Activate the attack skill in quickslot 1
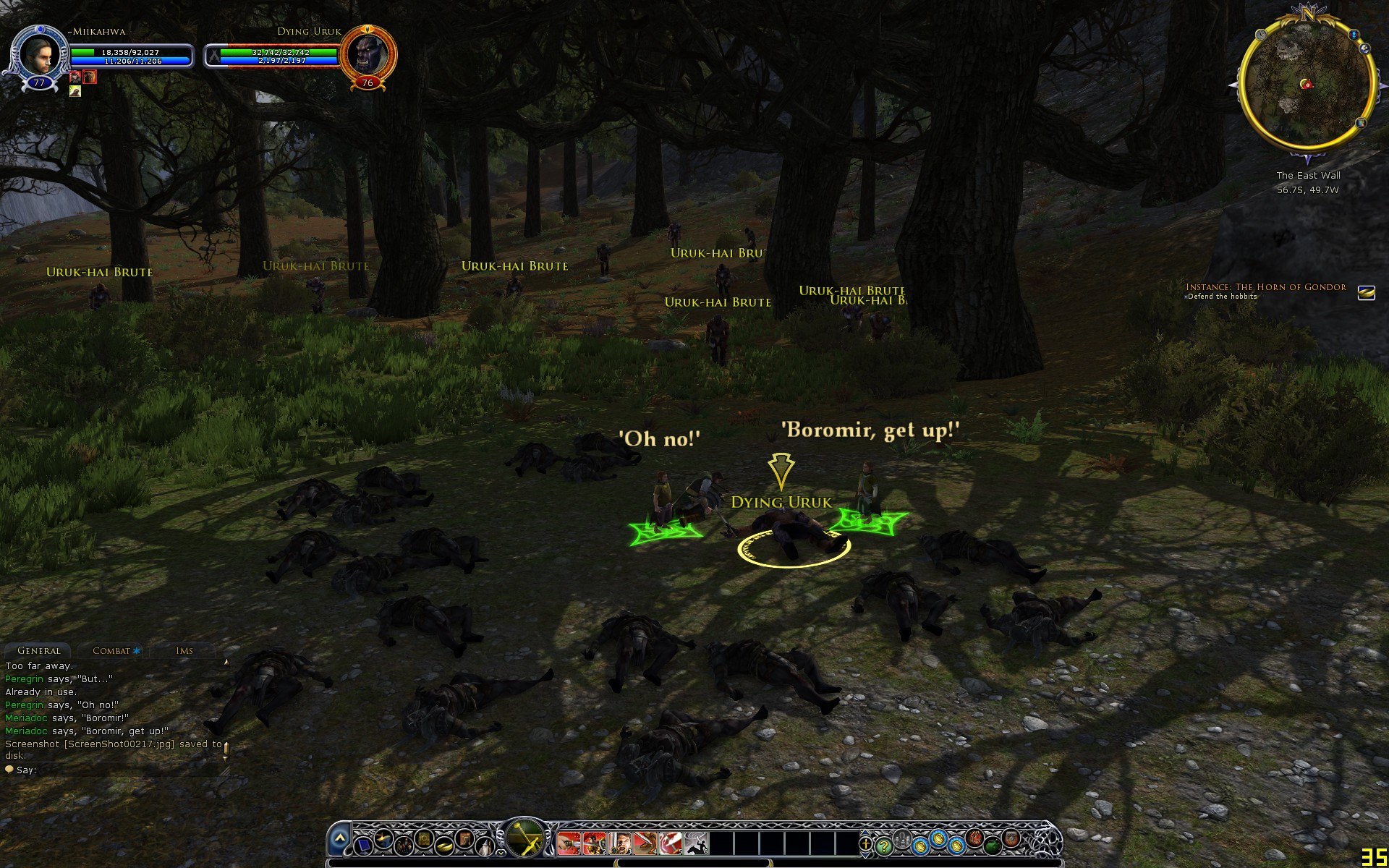The image size is (1389, 868). coord(568,843)
